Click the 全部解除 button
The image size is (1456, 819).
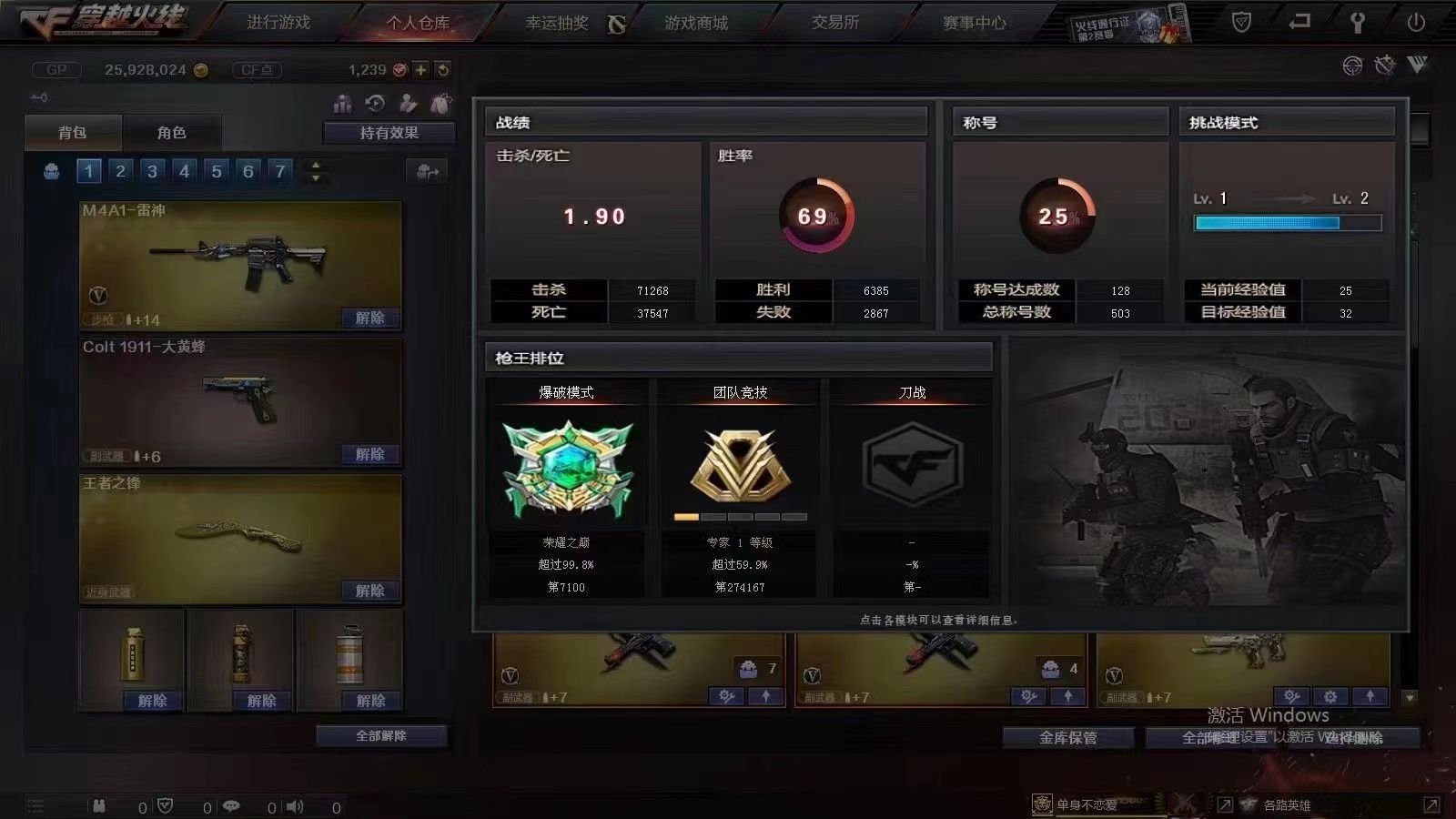[382, 735]
